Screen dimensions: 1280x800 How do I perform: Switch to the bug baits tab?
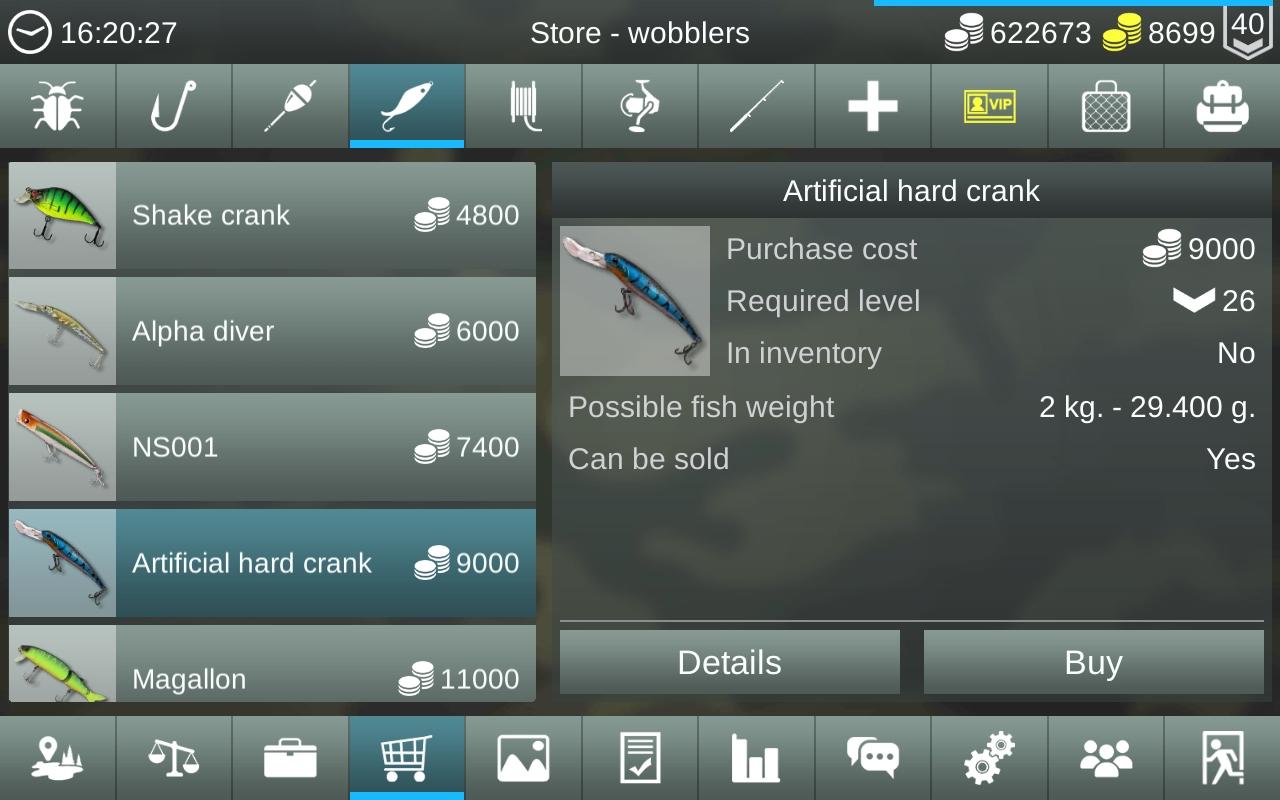57,106
